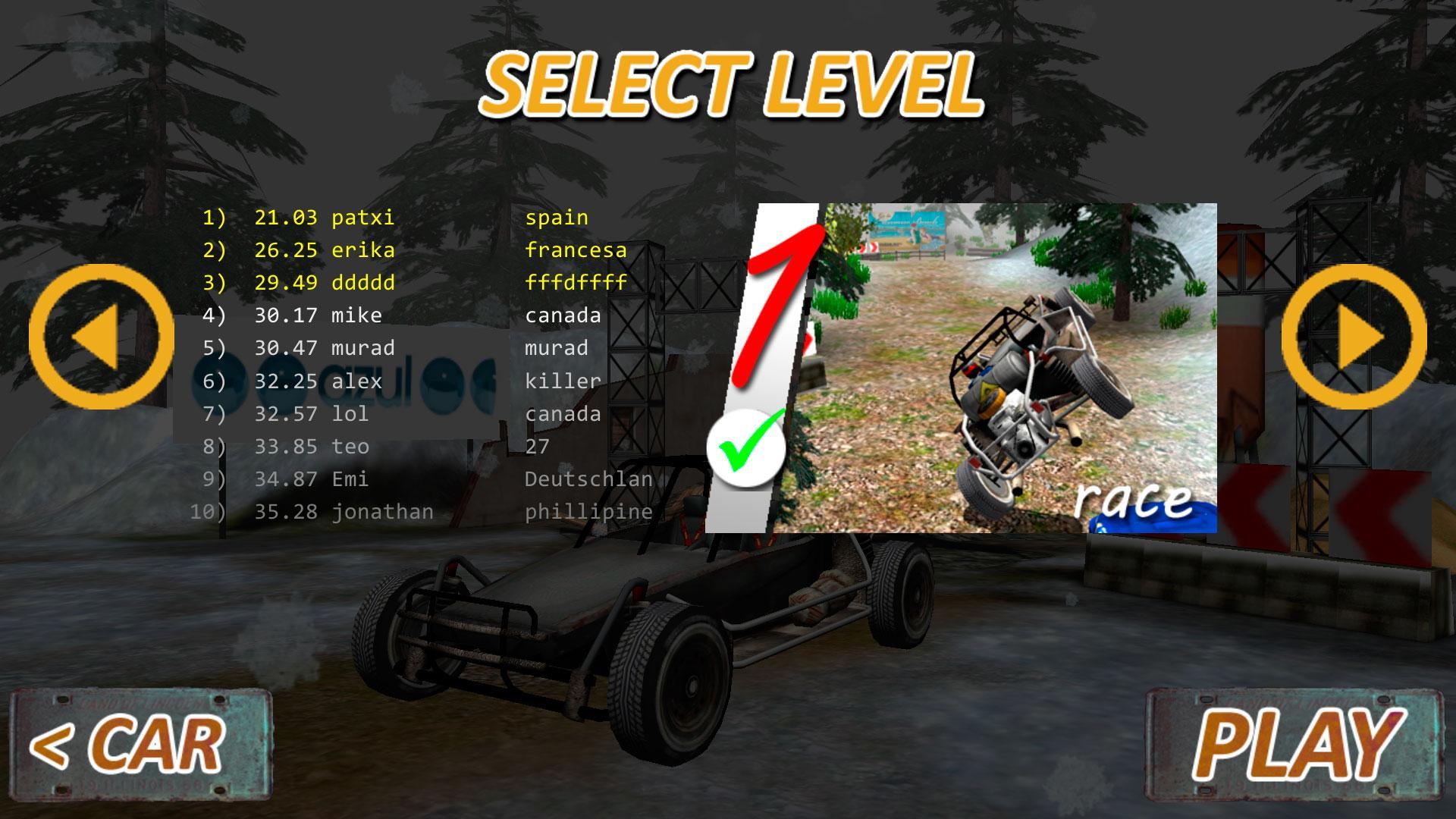This screenshot has width=1456, height=819.
Task: Click the green checkmark on the level preview
Action: tap(747, 447)
